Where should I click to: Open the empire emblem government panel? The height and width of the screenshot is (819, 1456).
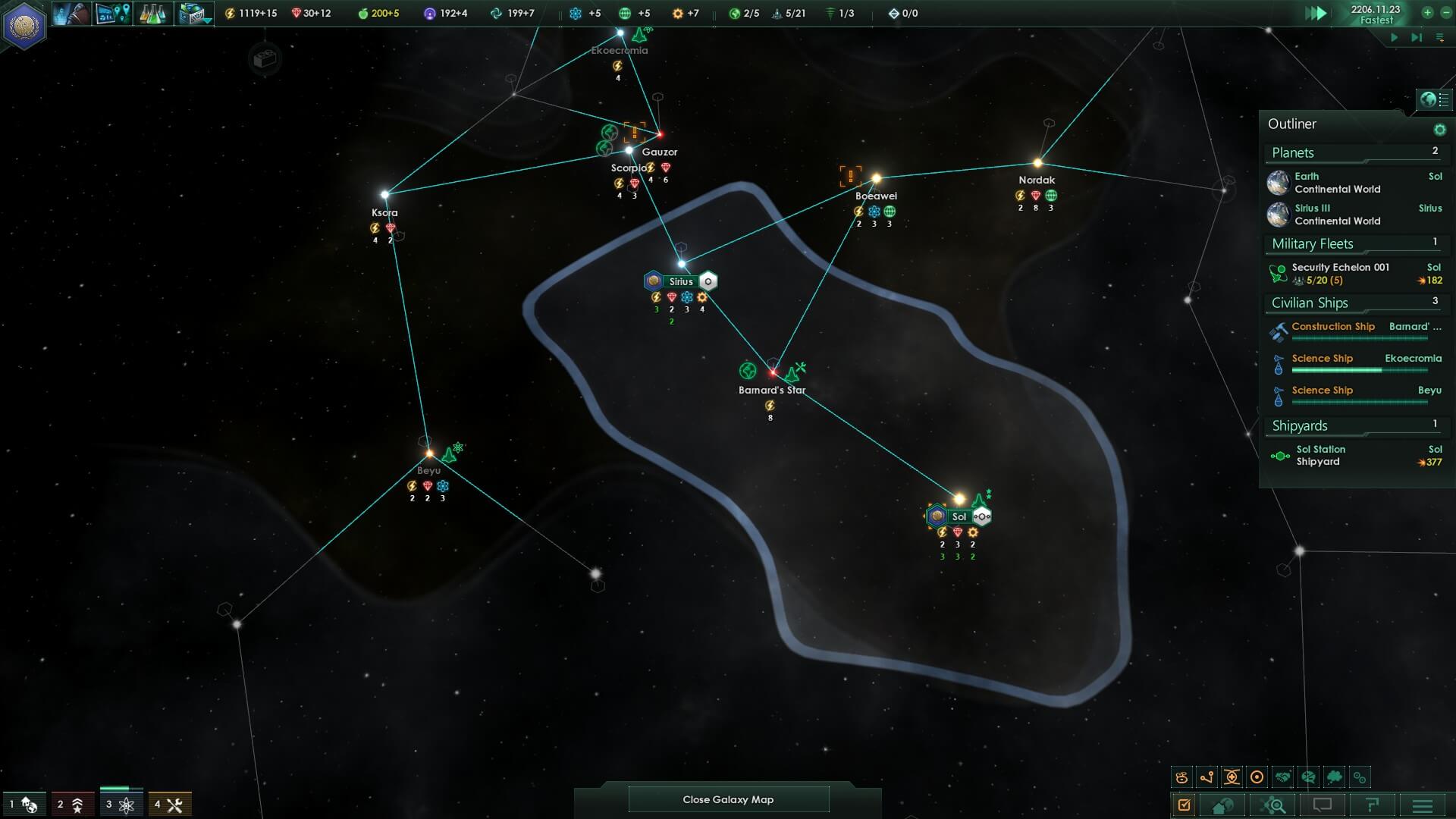coord(24,24)
